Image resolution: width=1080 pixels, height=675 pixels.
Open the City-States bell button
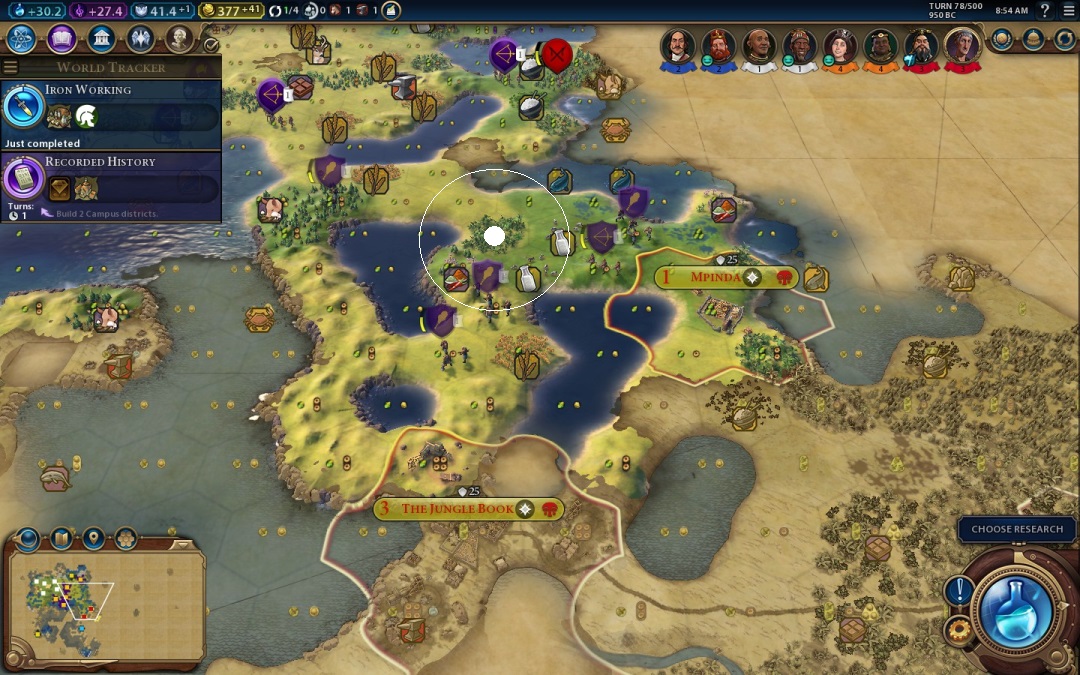(1034, 39)
